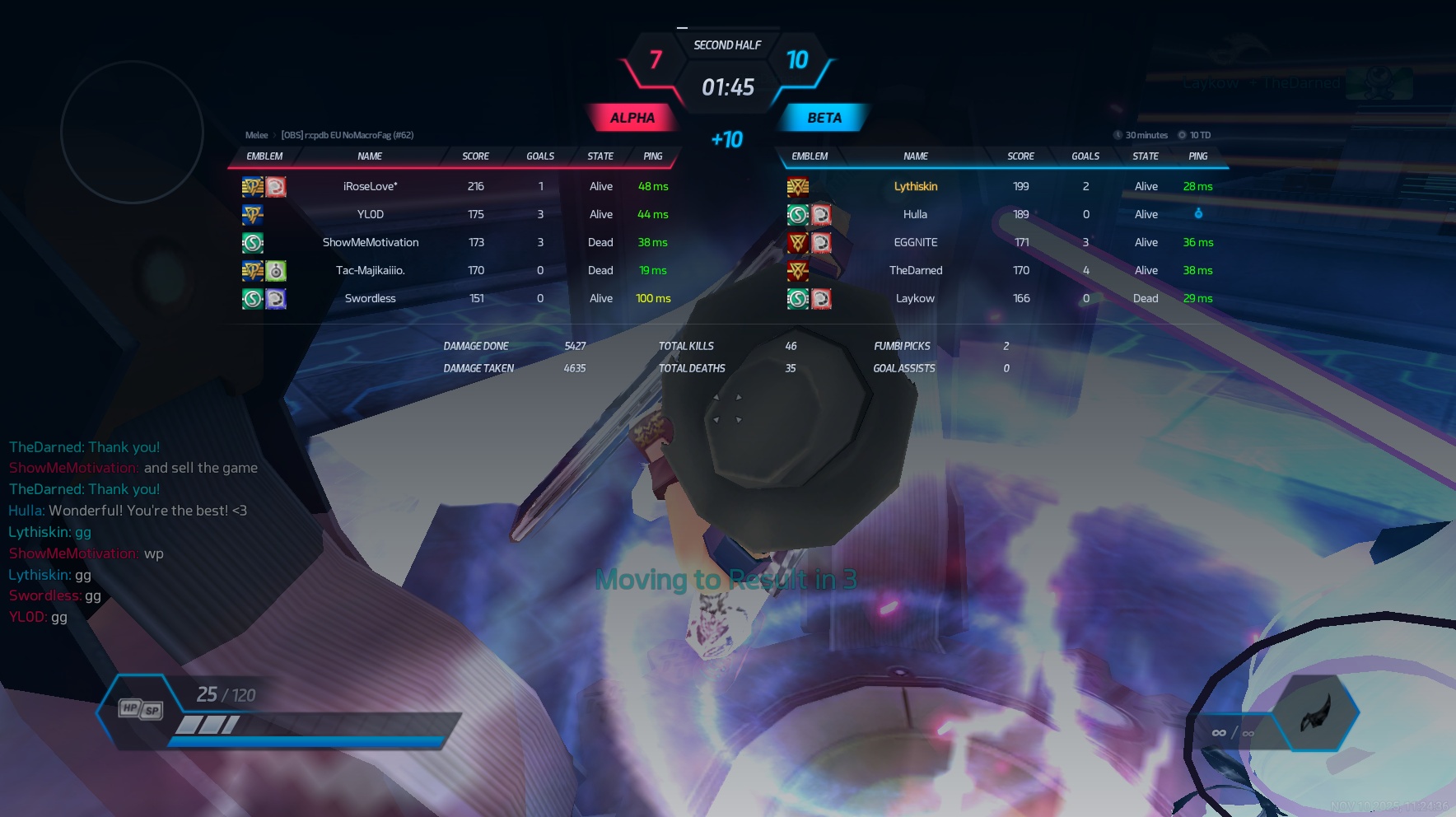Click the Beta team PING column header

(x=1197, y=156)
